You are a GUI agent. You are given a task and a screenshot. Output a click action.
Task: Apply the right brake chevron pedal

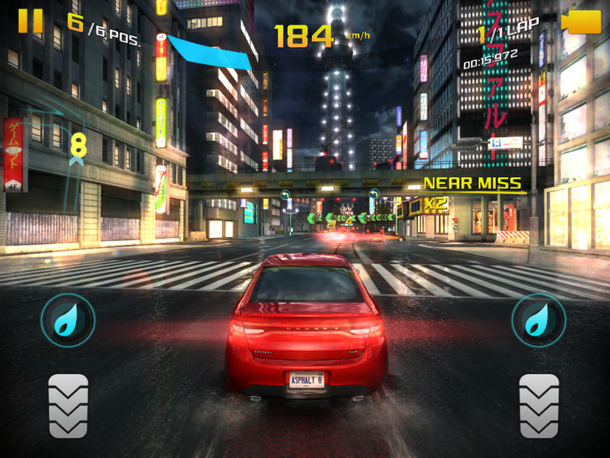click(539, 404)
